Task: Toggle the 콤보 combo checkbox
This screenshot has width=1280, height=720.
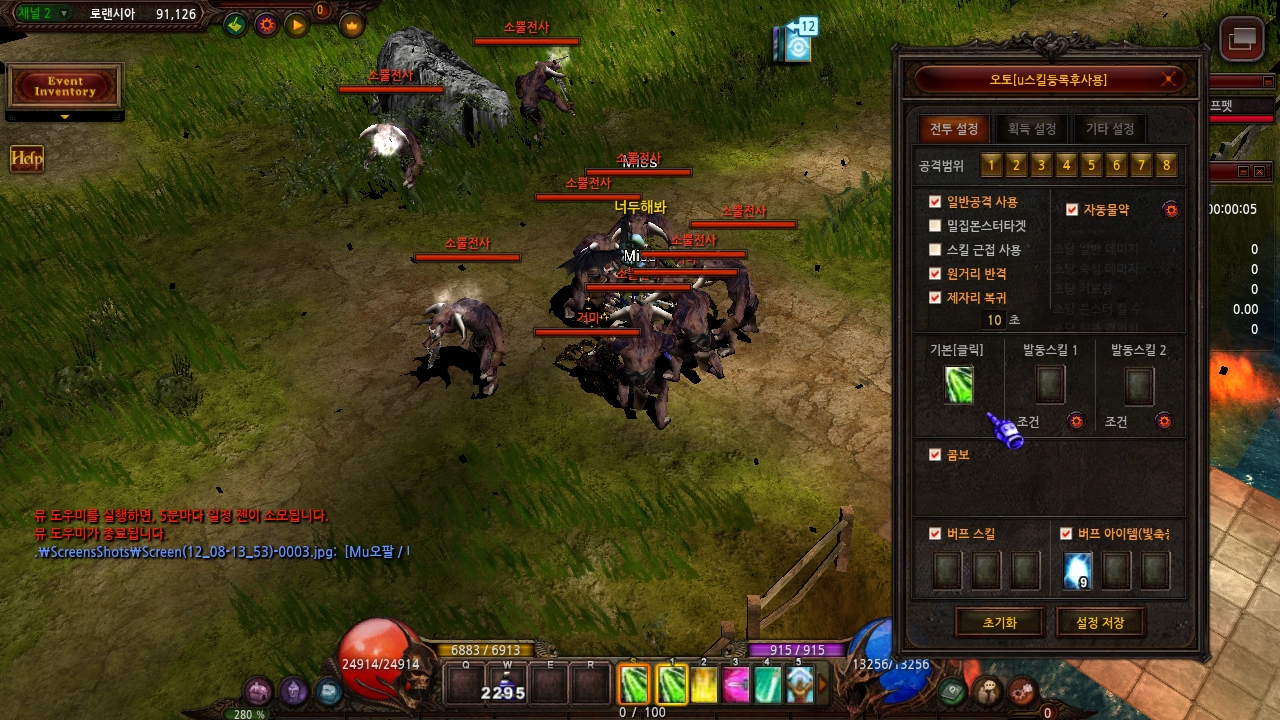Action: point(935,455)
